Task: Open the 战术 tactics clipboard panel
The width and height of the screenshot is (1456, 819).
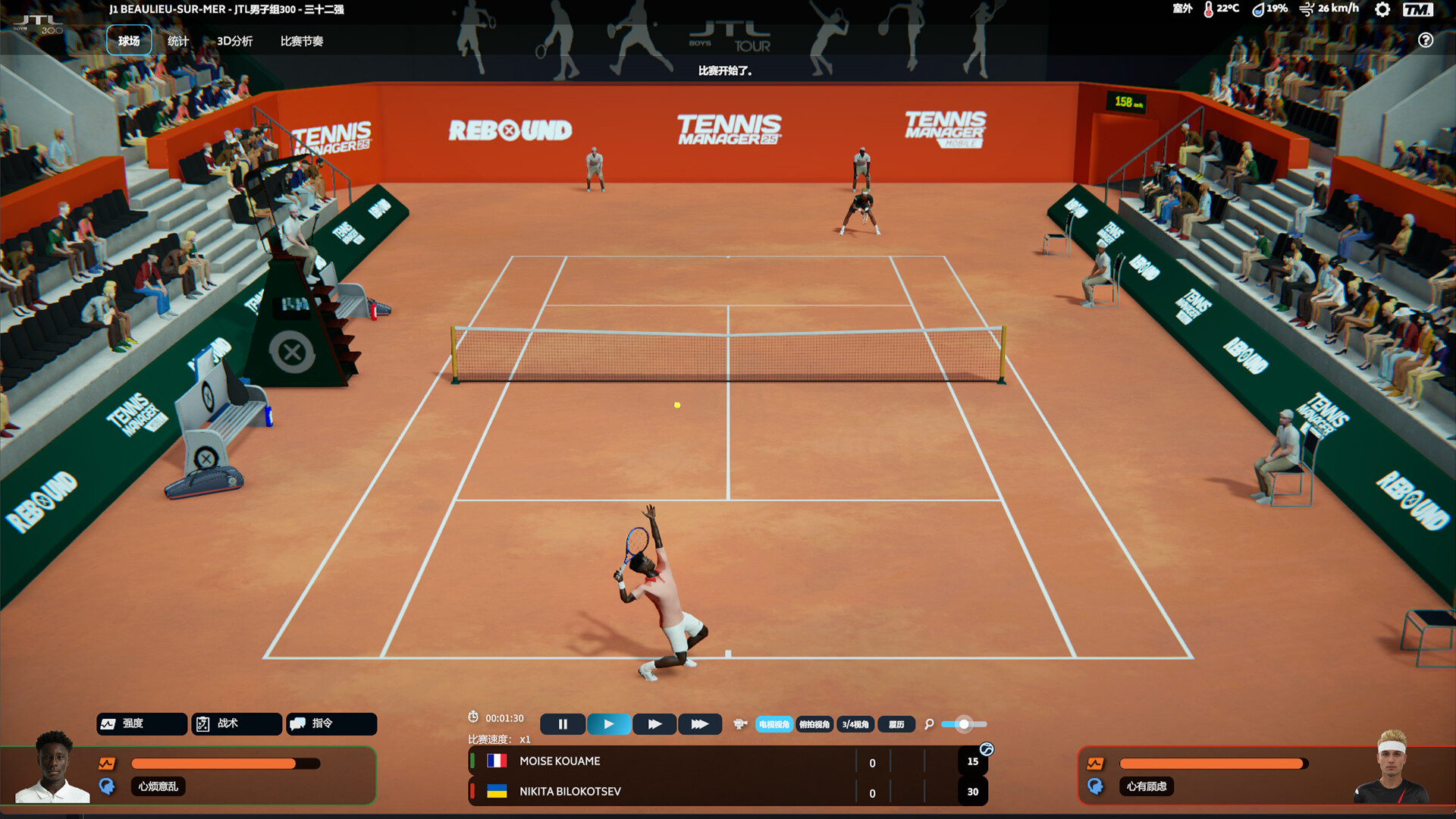Action: pos(236,724)
